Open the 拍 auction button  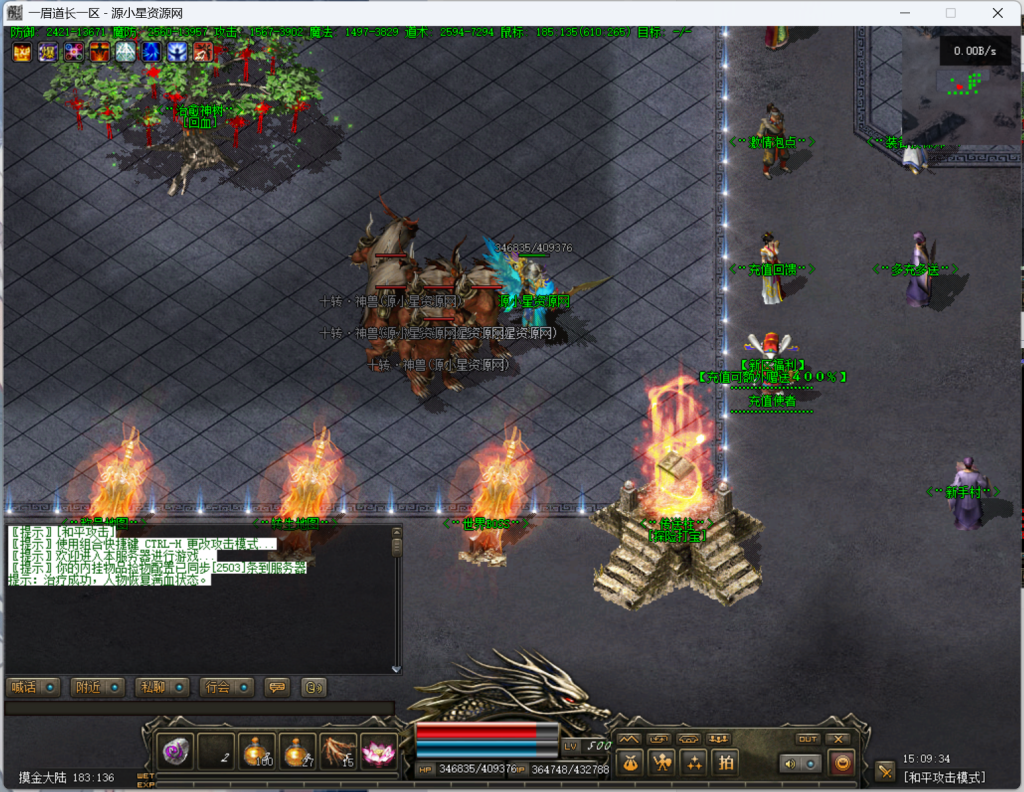(x=726, y=763)
